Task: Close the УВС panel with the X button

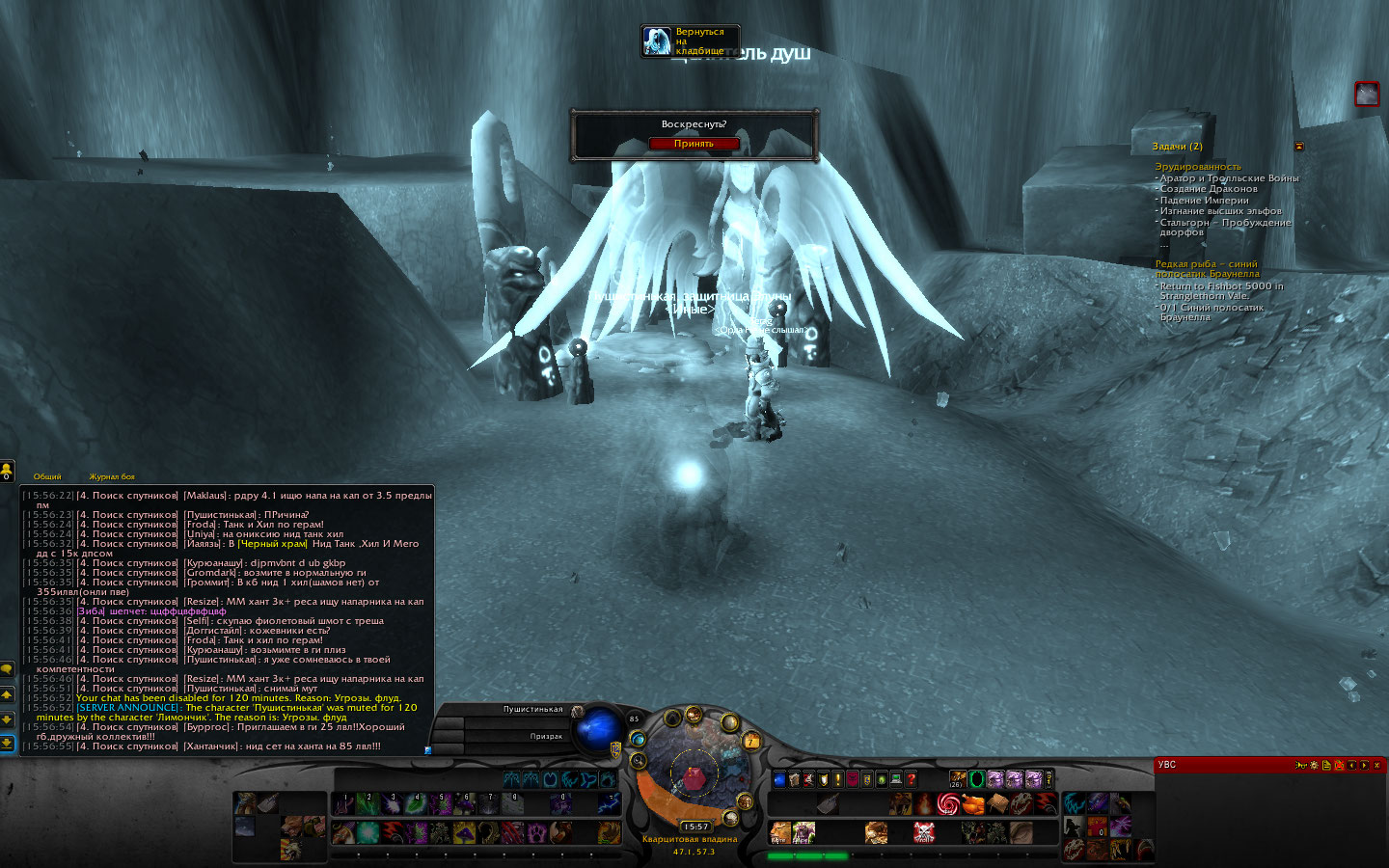Action: pyautogui.click(x=1377, y=765)
